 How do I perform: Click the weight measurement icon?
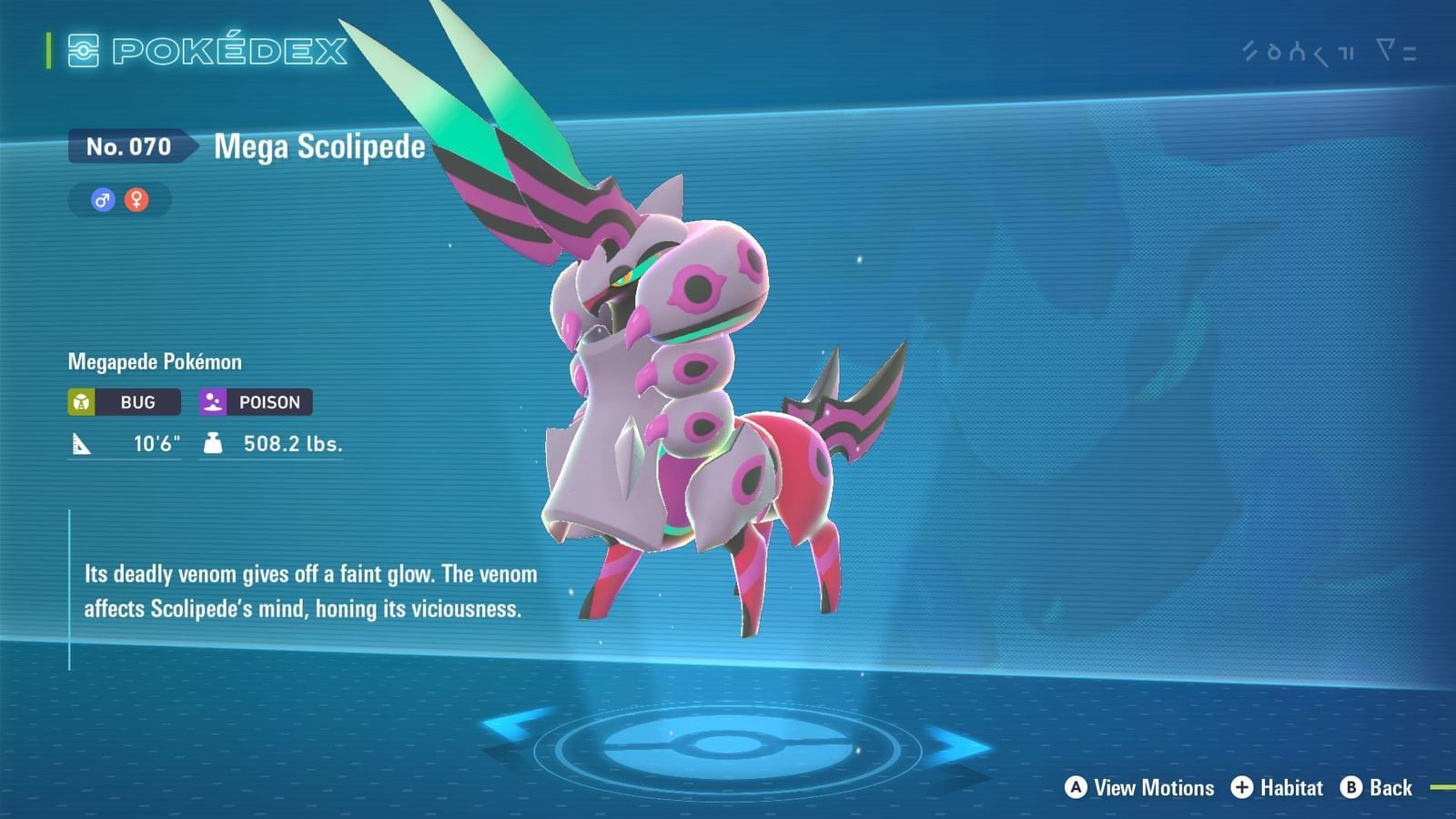tap(215, 445)
